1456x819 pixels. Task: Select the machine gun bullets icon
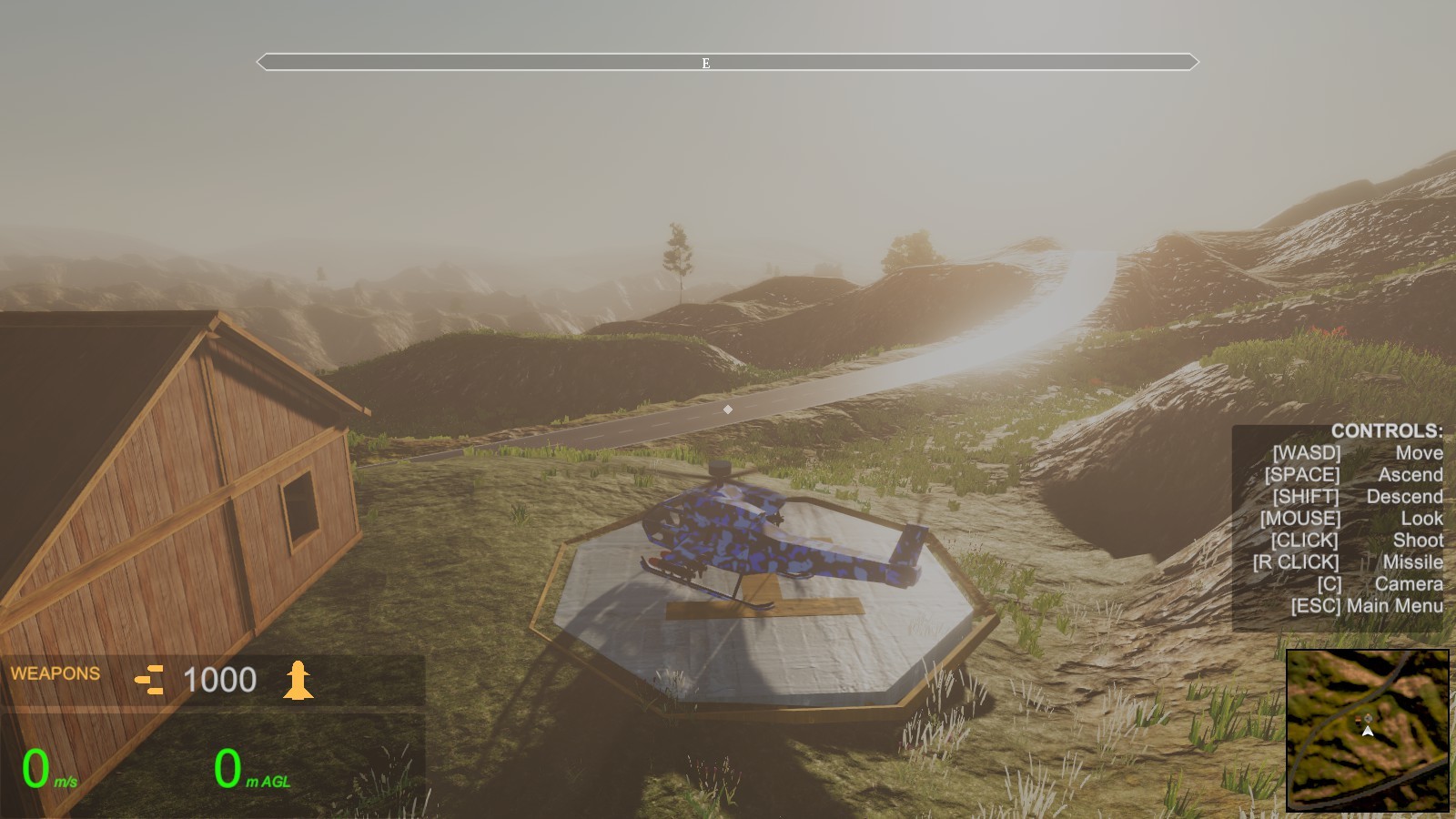[x=151, y=678]
